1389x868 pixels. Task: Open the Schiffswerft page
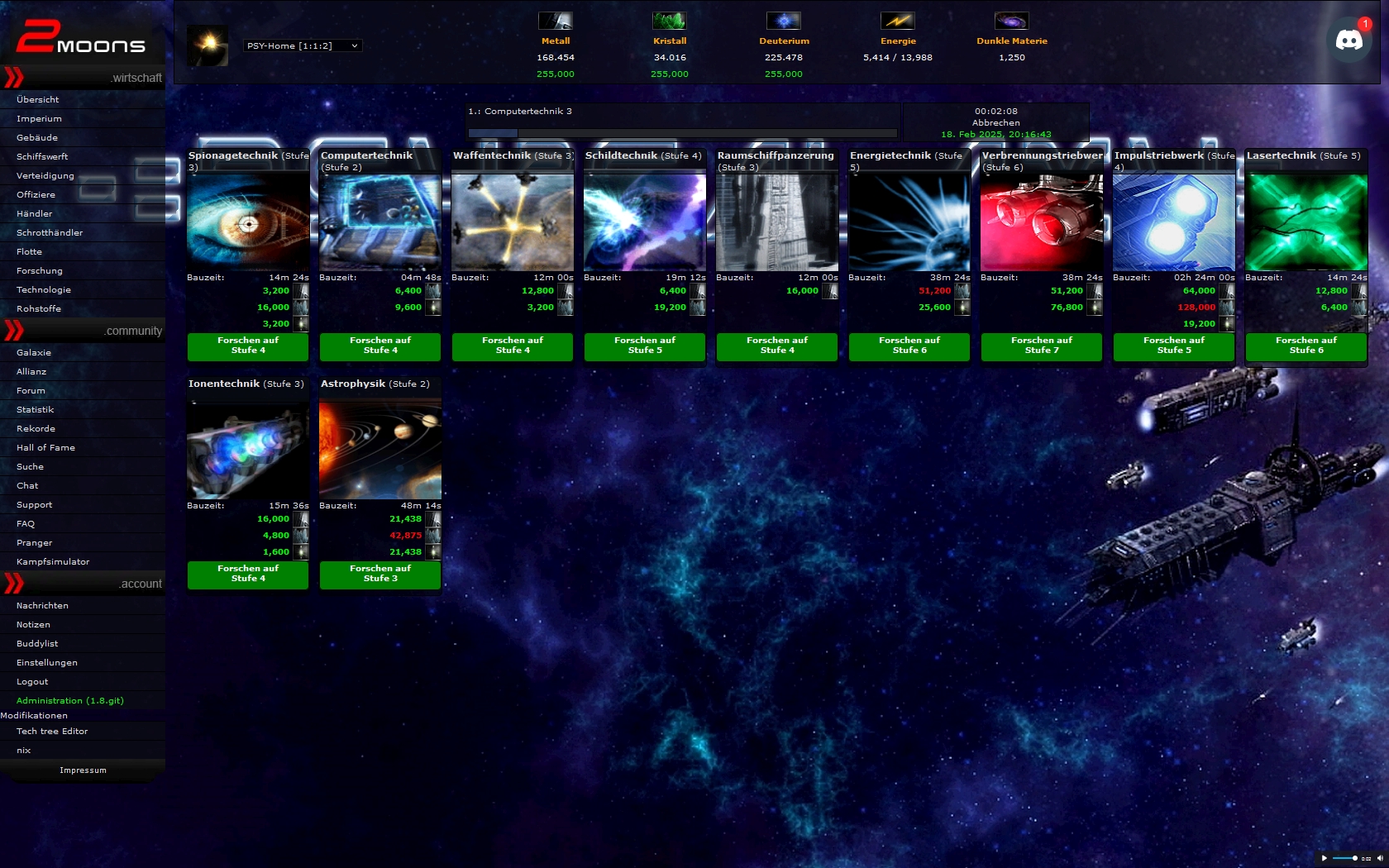click(42, 156)
